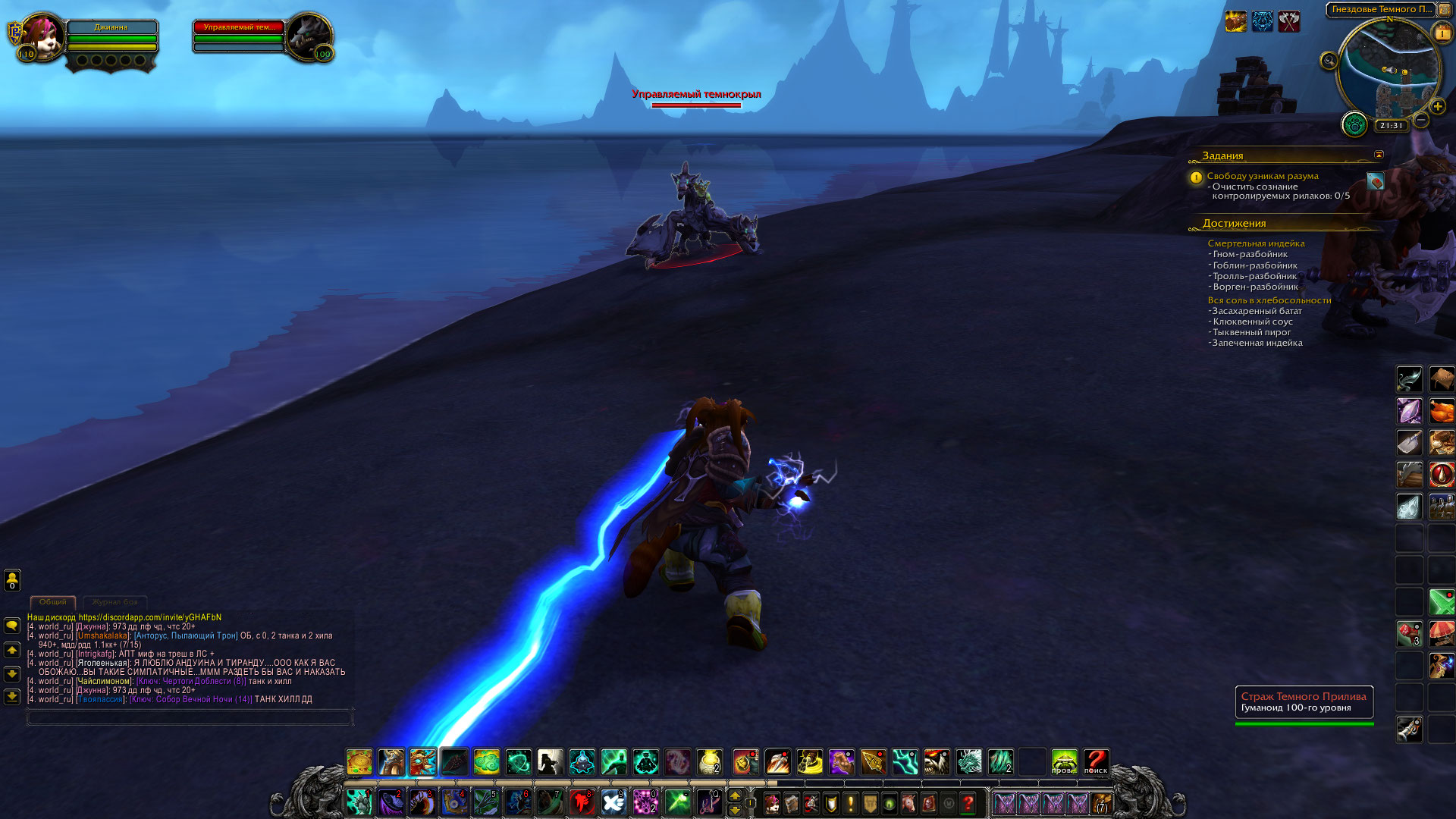The height and width of the screenshot is (819, 1456).
Task: Switch to the Журнал боя chat tab
Action: pos(115,602)
